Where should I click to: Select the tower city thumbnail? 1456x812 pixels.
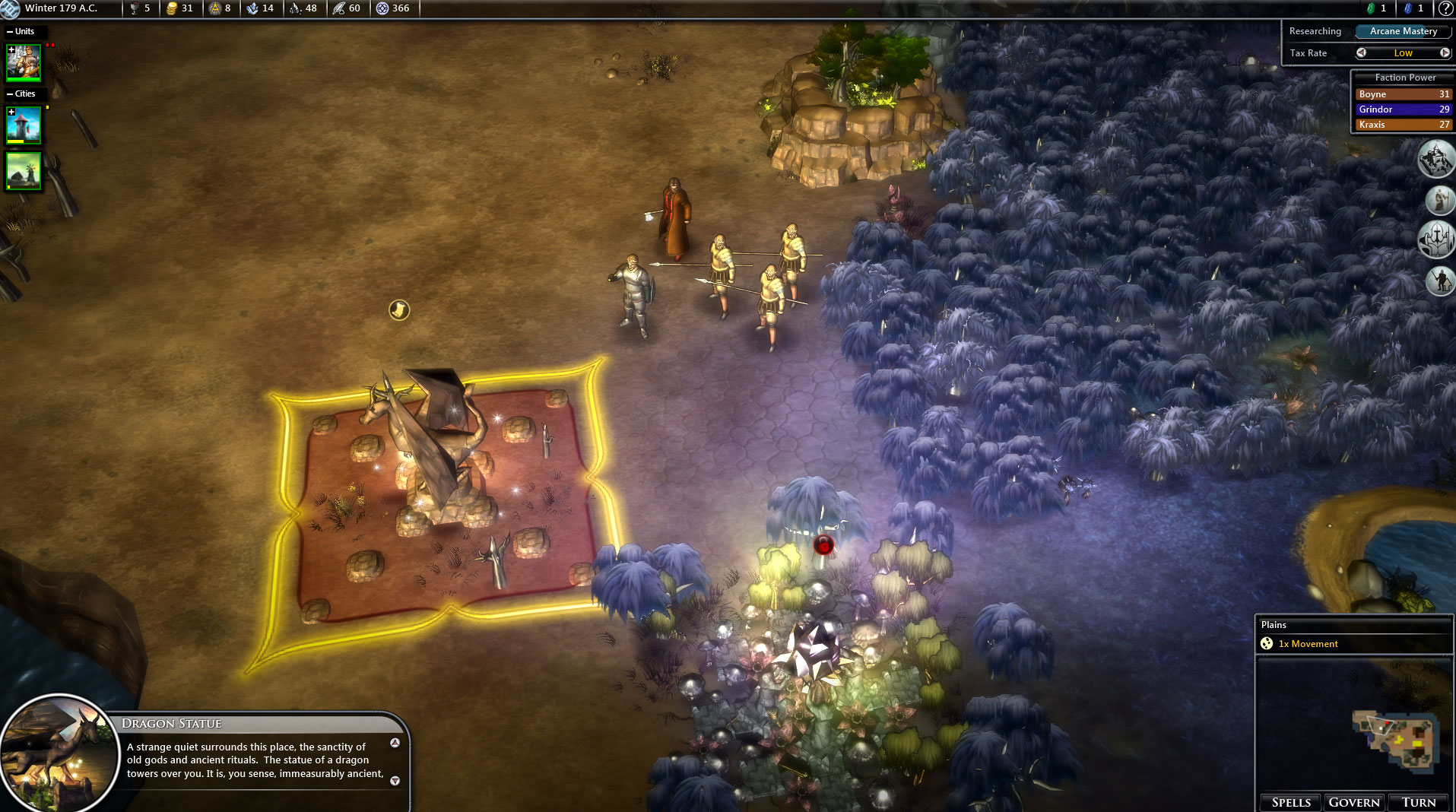coord(24,125)
